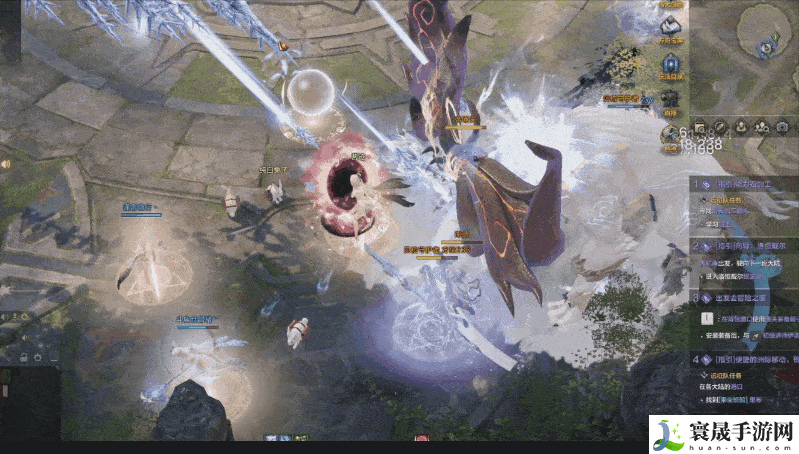This screenshot has height=454, width=799.
Task: Open chat settings gear icon
Action: 39,359
